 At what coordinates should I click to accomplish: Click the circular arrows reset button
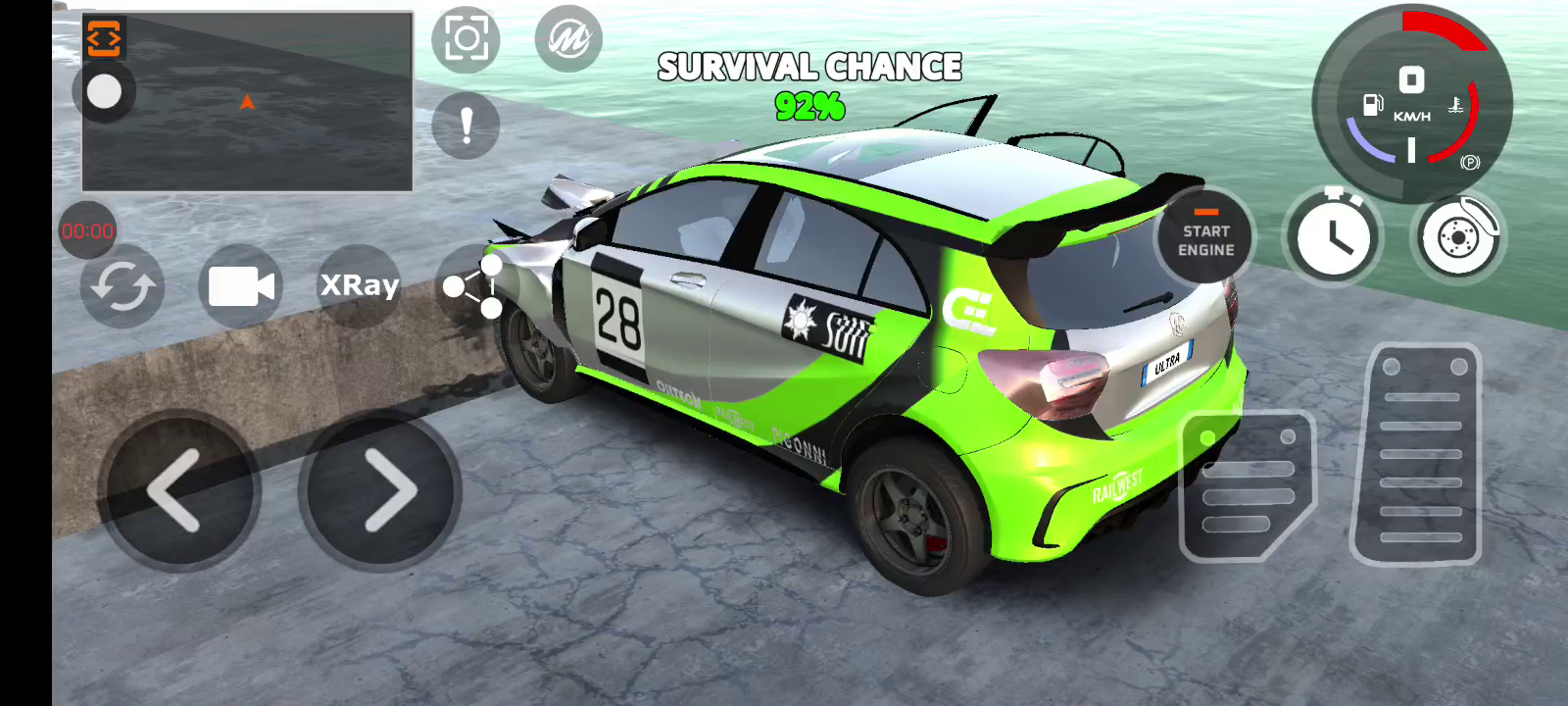122,287
